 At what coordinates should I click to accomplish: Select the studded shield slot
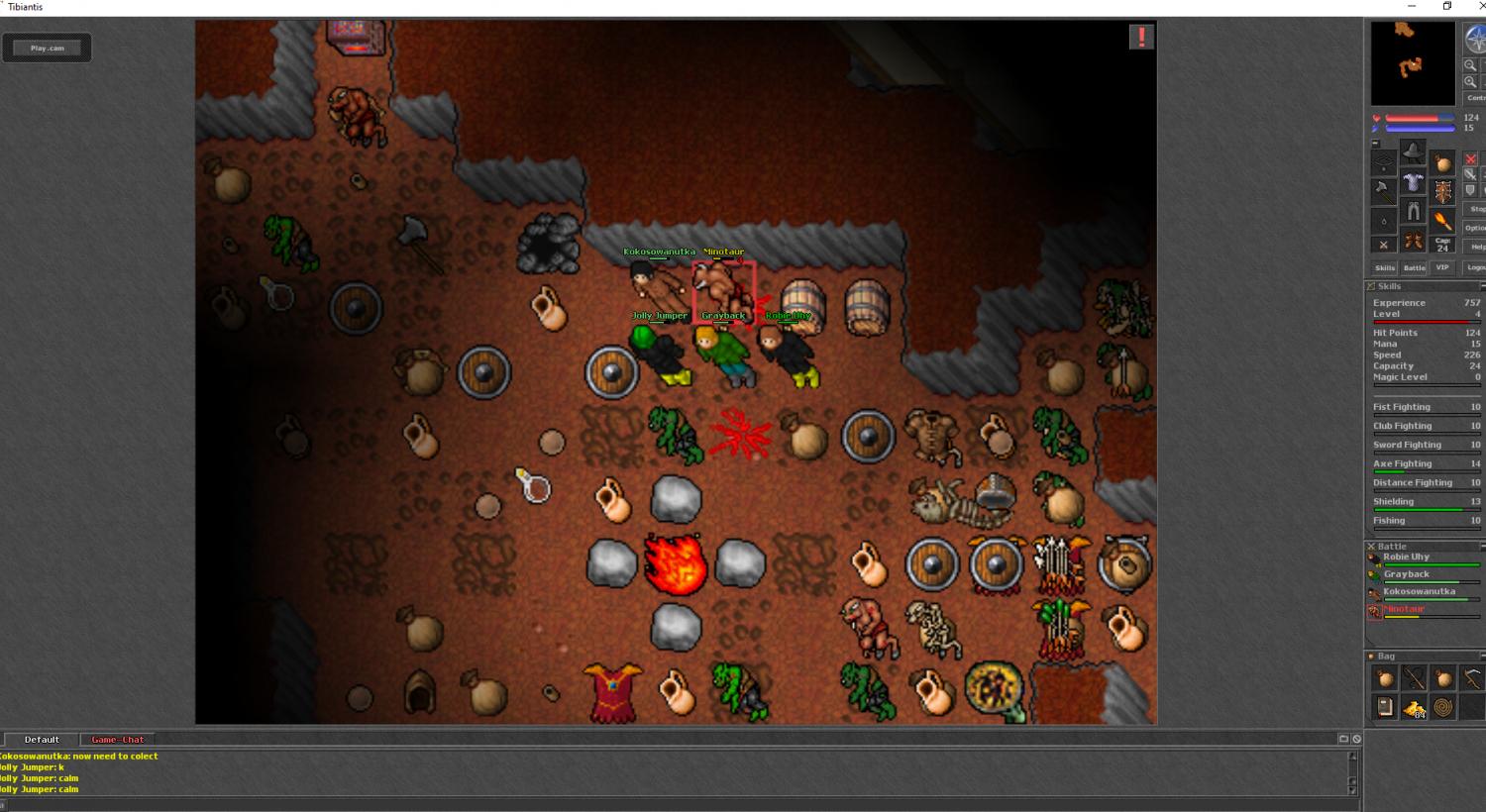click(1443, 191)
